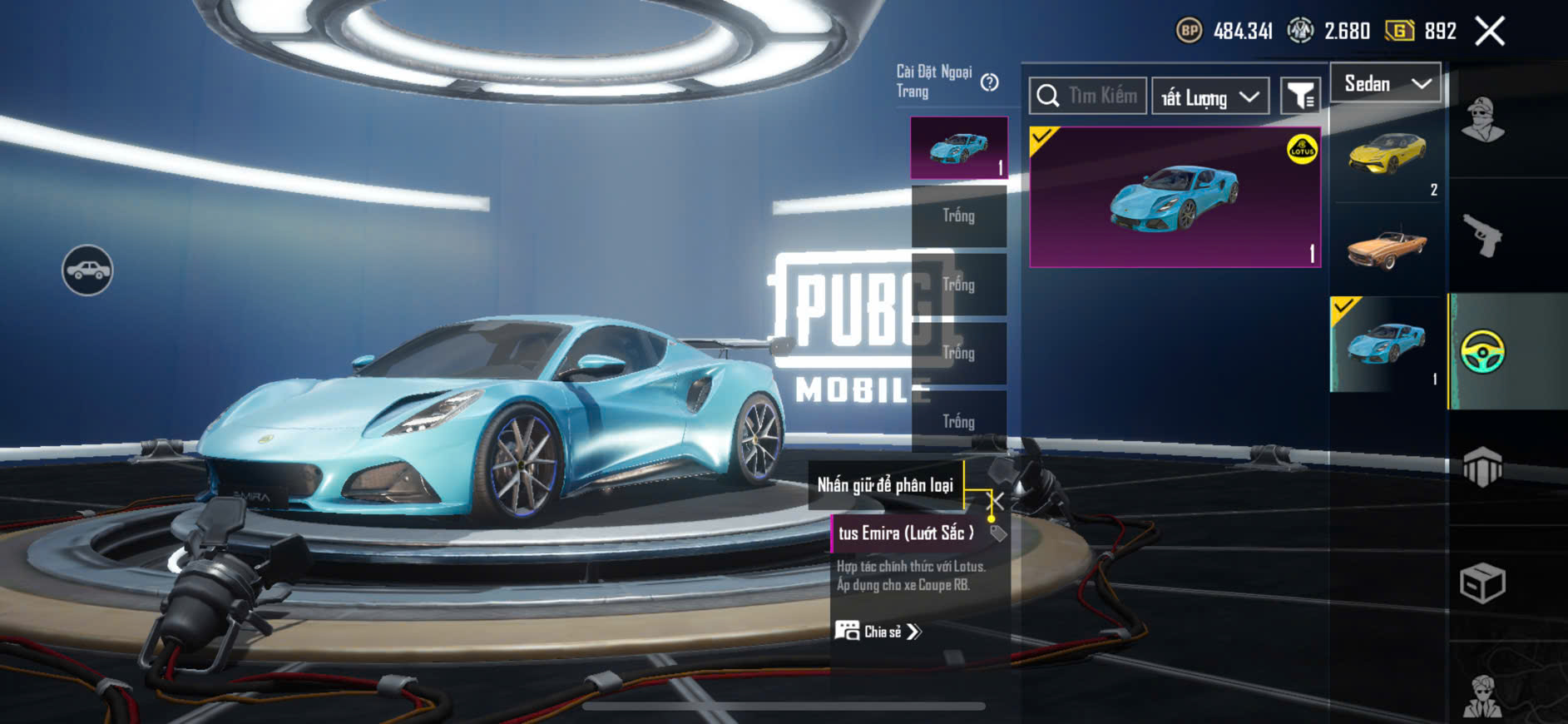The width and height of the screenshot is (1568, 724).
Task: Share the skin via Chia sẻ
Action: 878,632
